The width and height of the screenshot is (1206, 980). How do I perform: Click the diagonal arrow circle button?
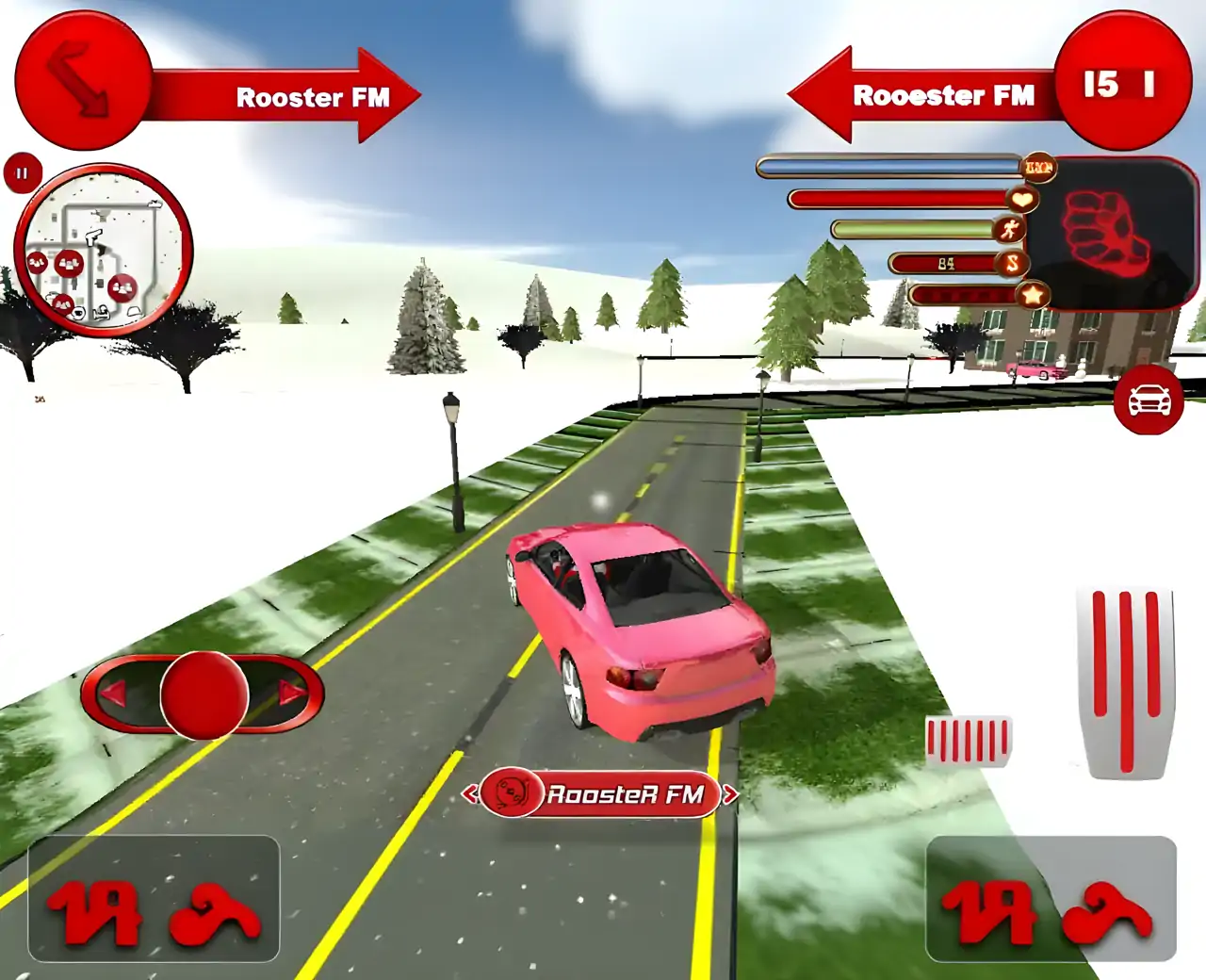click(x=83, y=81)
